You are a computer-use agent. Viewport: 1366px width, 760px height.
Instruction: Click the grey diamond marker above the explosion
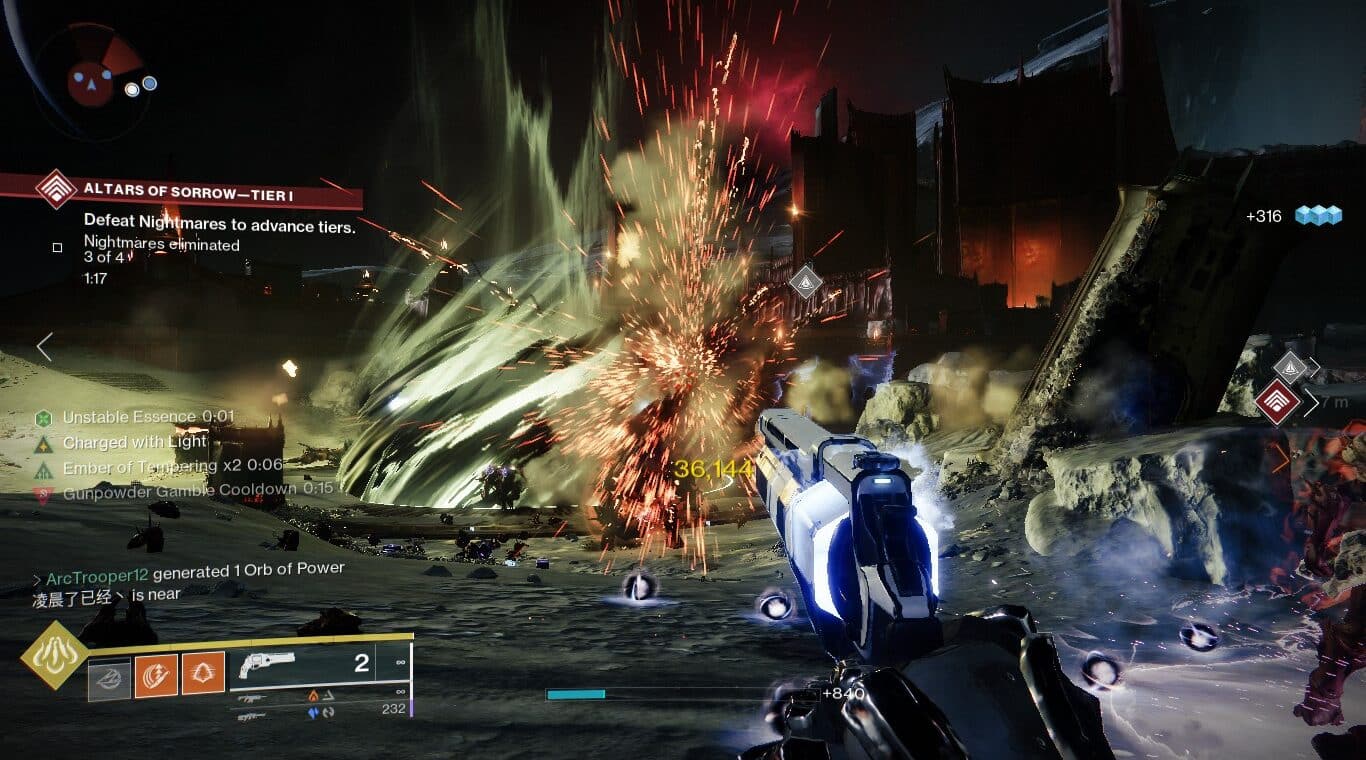pyautogui.click(x=805, y=283)
